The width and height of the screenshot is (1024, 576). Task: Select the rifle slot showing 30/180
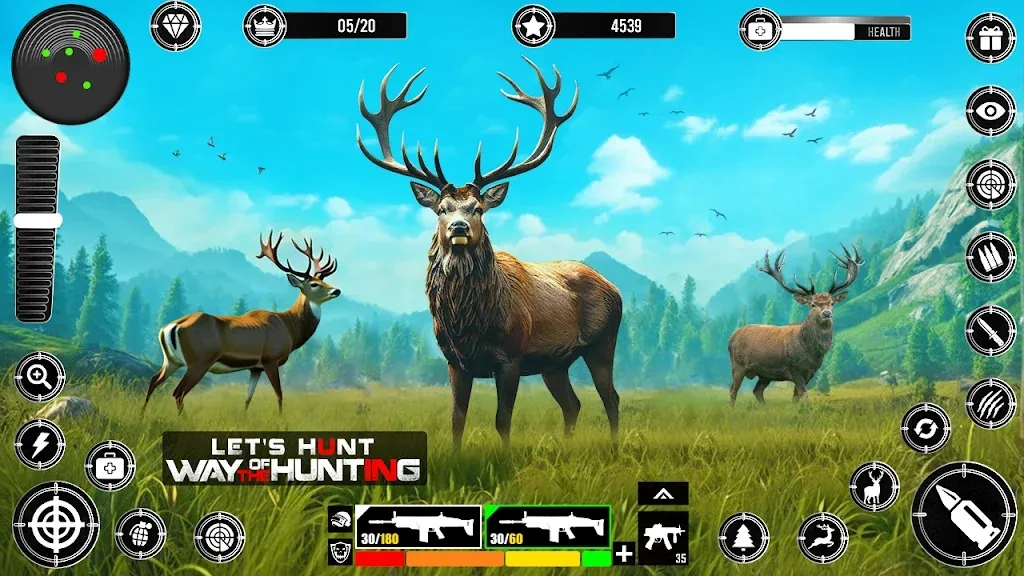[417, 526]
